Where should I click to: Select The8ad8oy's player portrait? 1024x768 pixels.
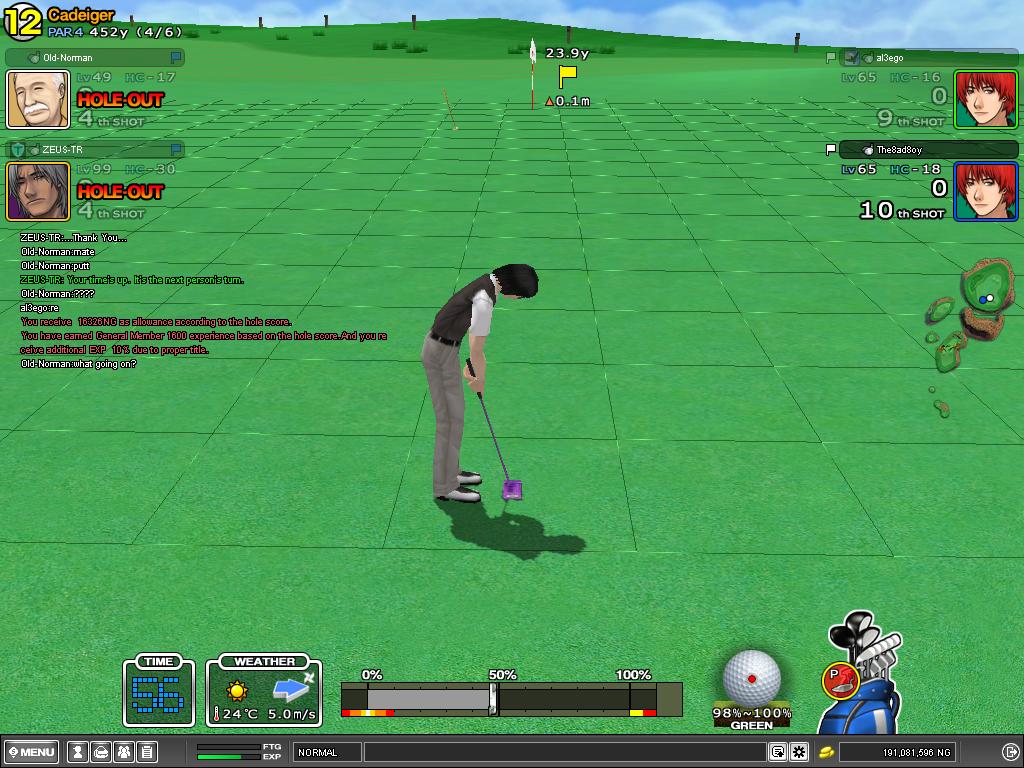(985, 191)
